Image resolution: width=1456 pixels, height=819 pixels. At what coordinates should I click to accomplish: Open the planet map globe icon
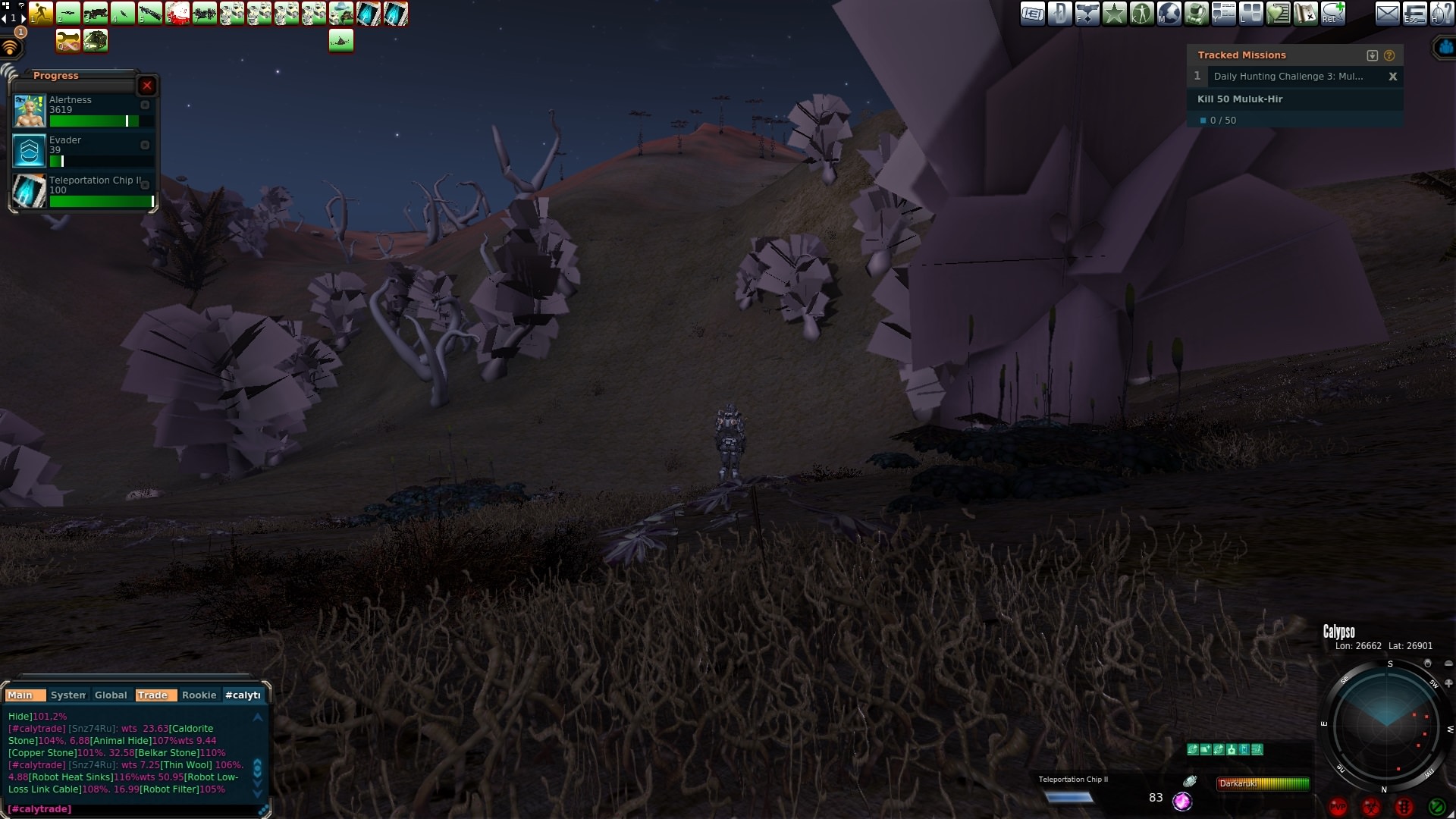1169,14
